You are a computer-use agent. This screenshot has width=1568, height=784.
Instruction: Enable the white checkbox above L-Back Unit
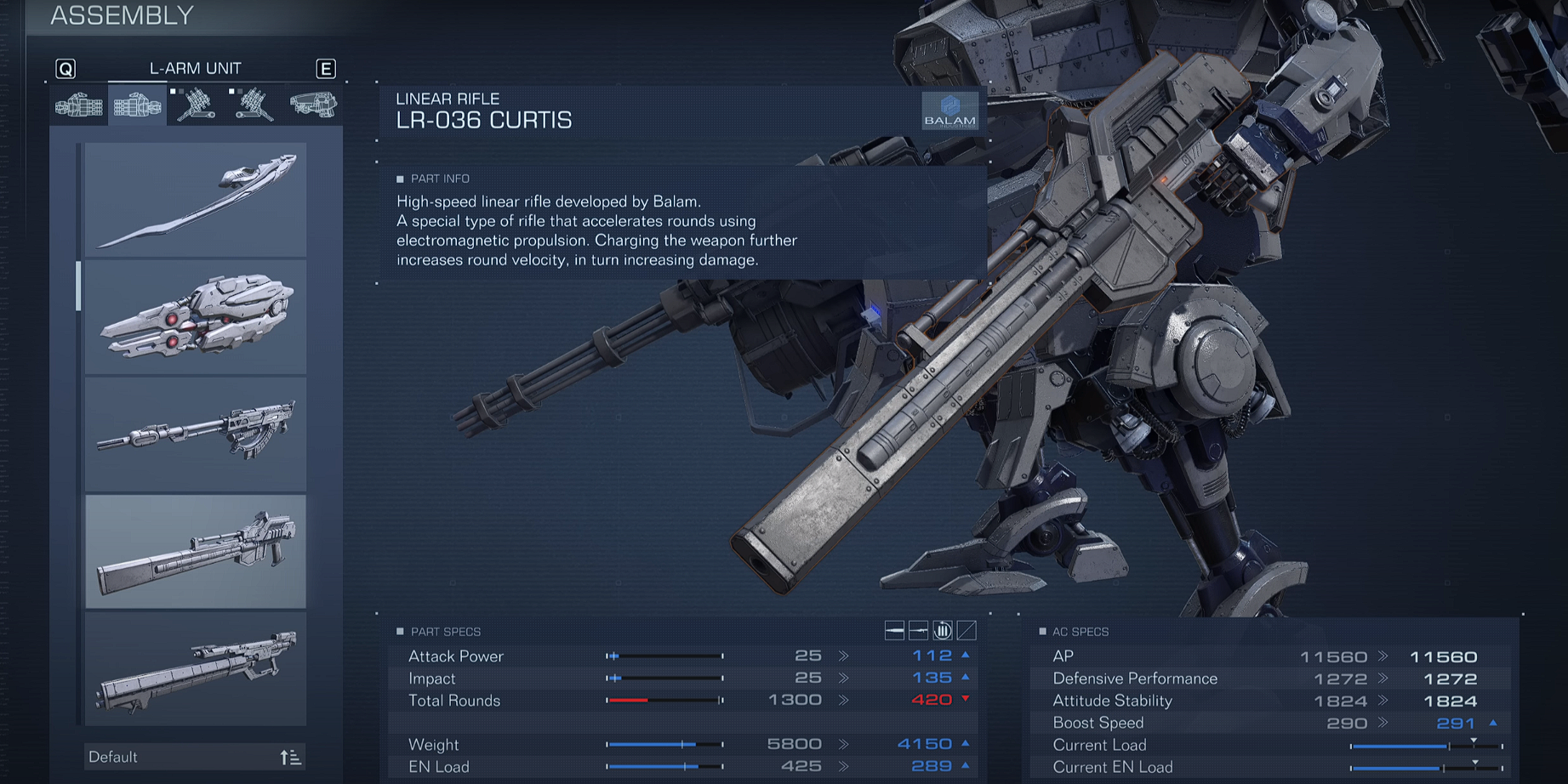pos(231,91)
